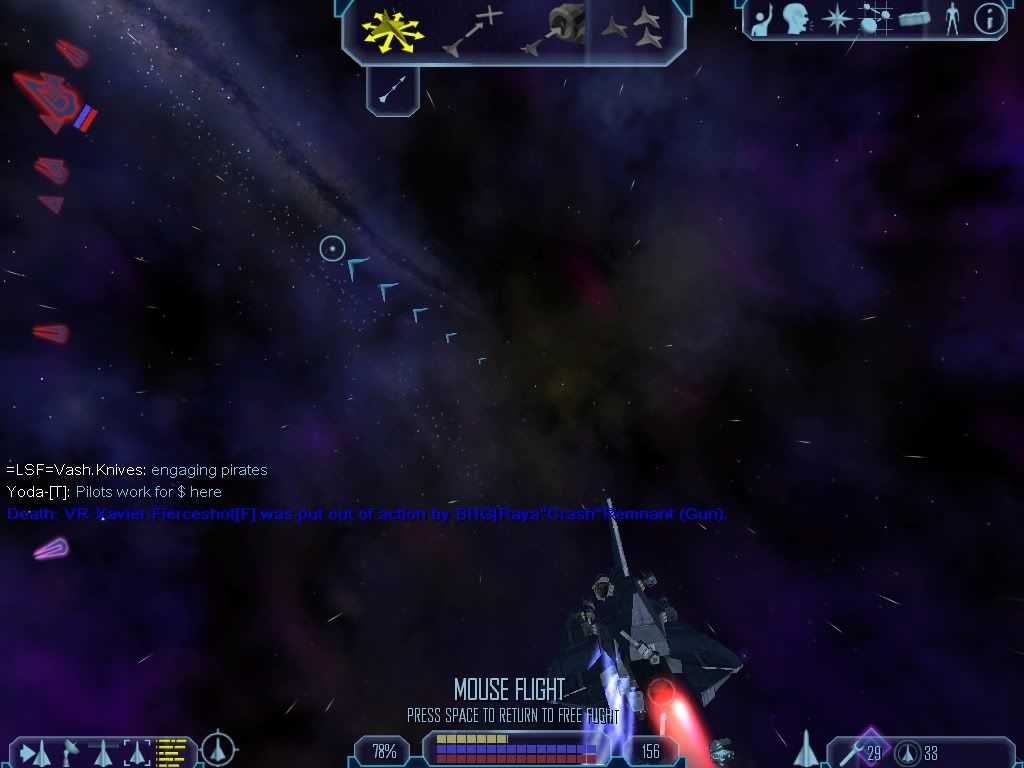
Task: Open the Information 'i' icon
Action: (x=988, y=19)
